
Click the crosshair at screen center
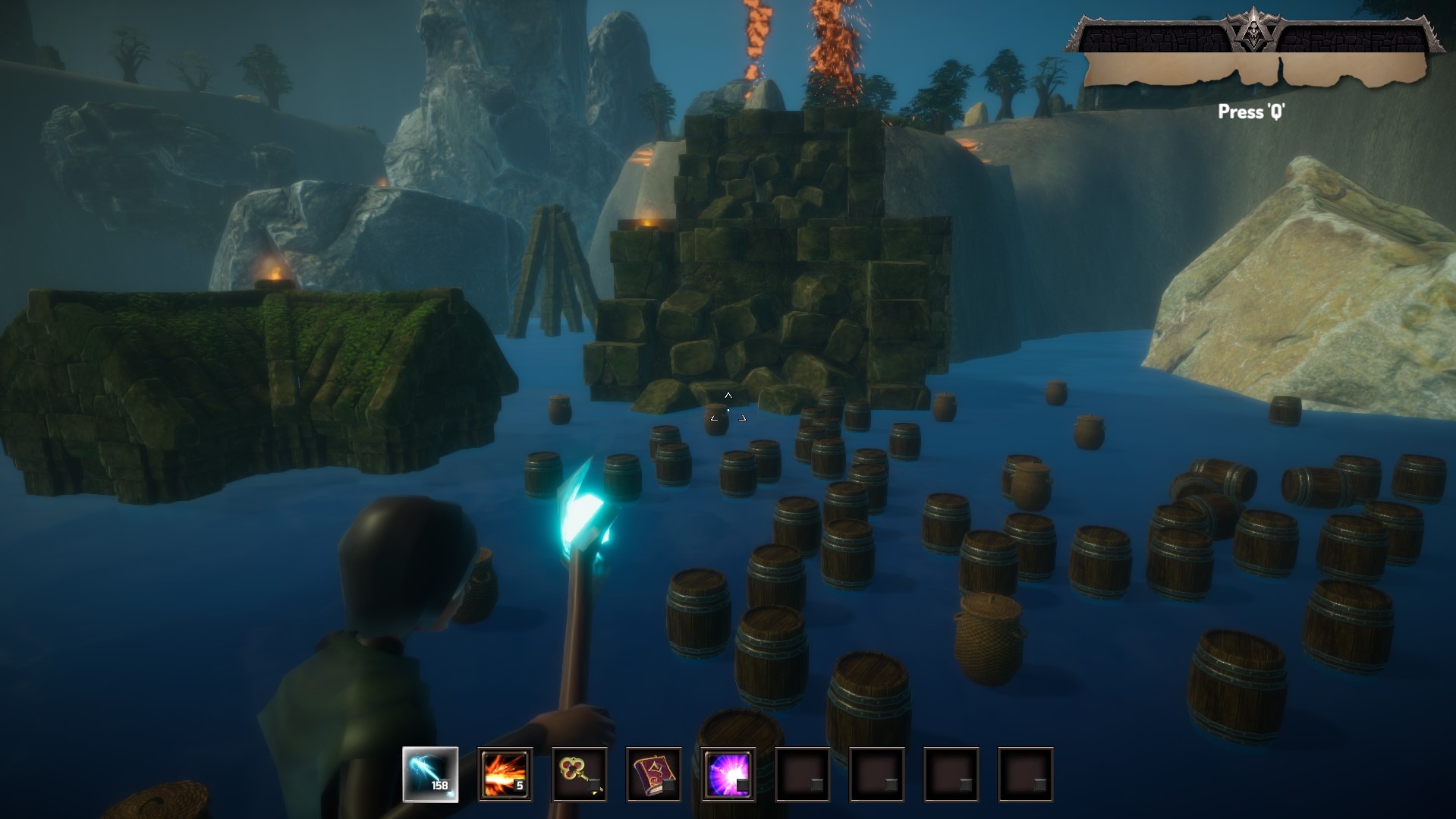point(728,408)
